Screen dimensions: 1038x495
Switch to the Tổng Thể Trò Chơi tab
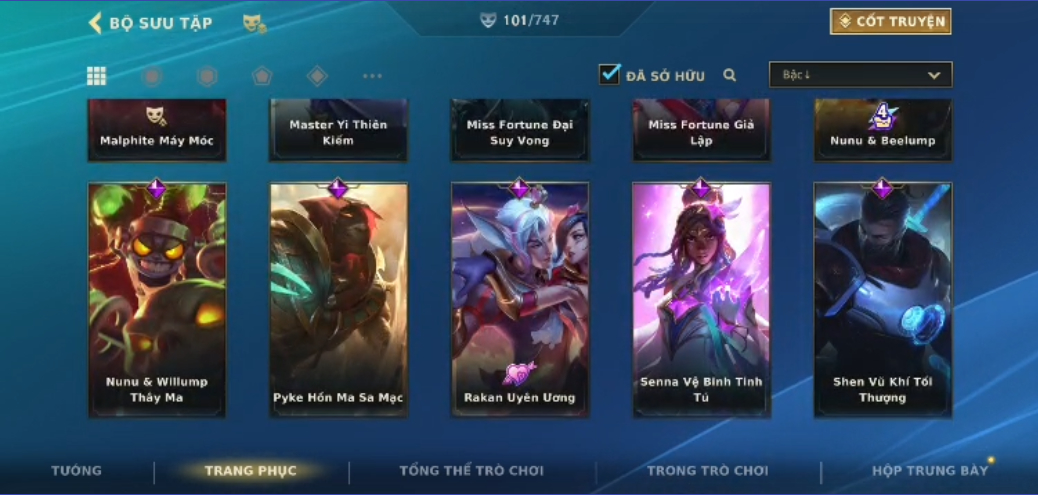471,471
